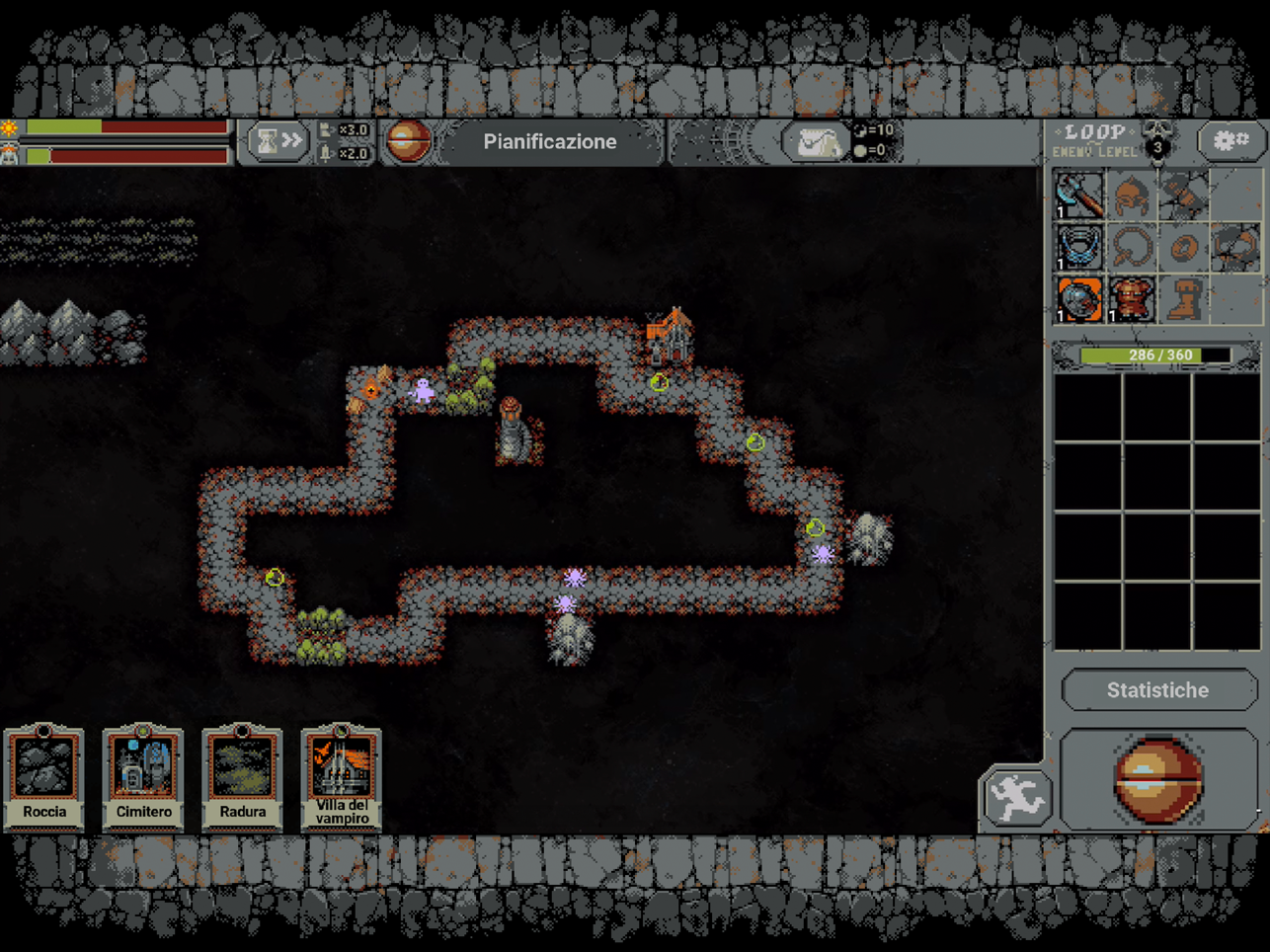1270x952 pixels.
Task: Toggle the hourglass game speed button
Action: pyautogui.click(x=278, y=142)
